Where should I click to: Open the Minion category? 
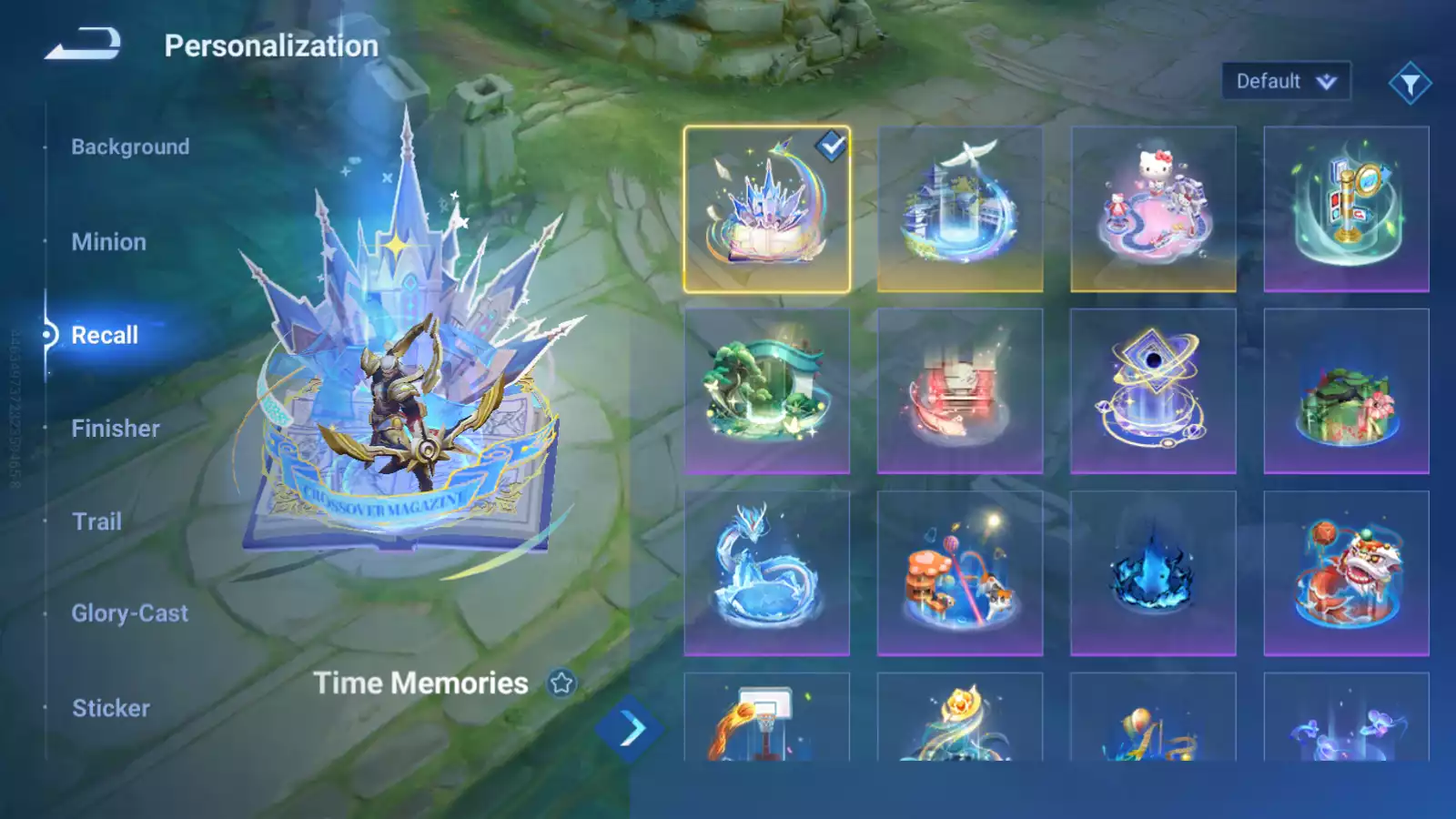[108, 242]
